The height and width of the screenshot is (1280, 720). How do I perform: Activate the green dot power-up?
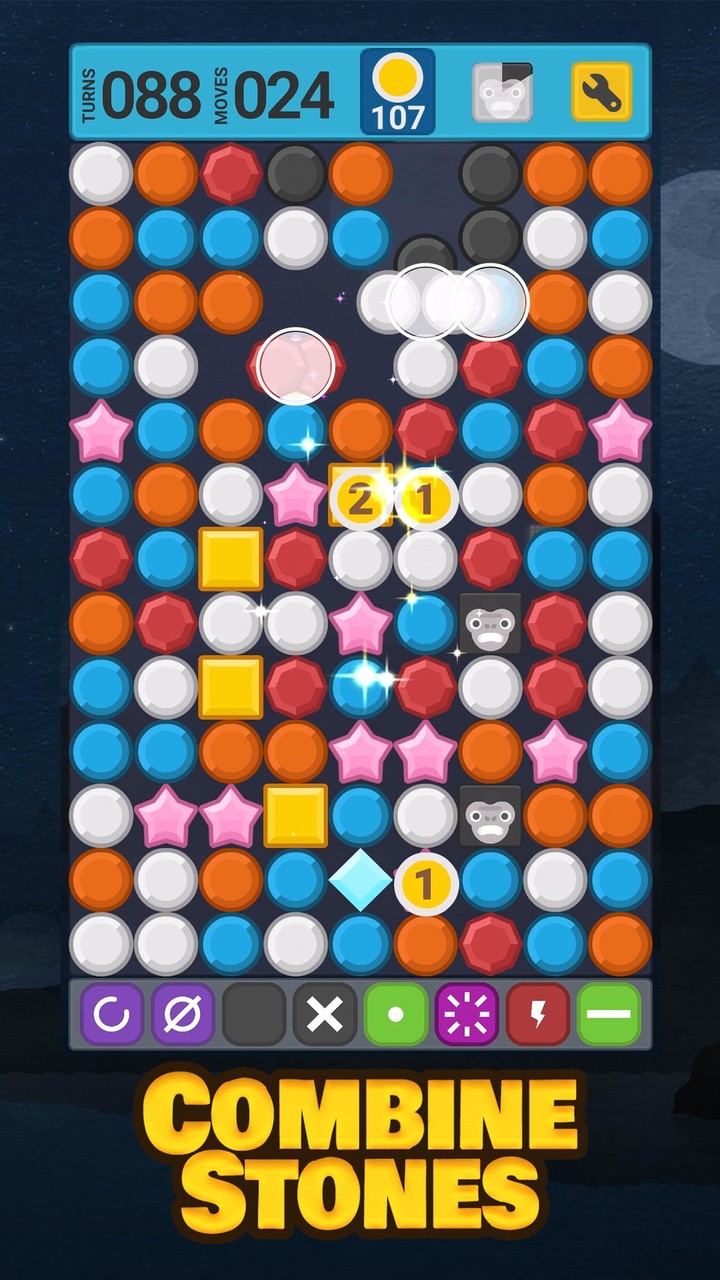tap(396, 1015)
